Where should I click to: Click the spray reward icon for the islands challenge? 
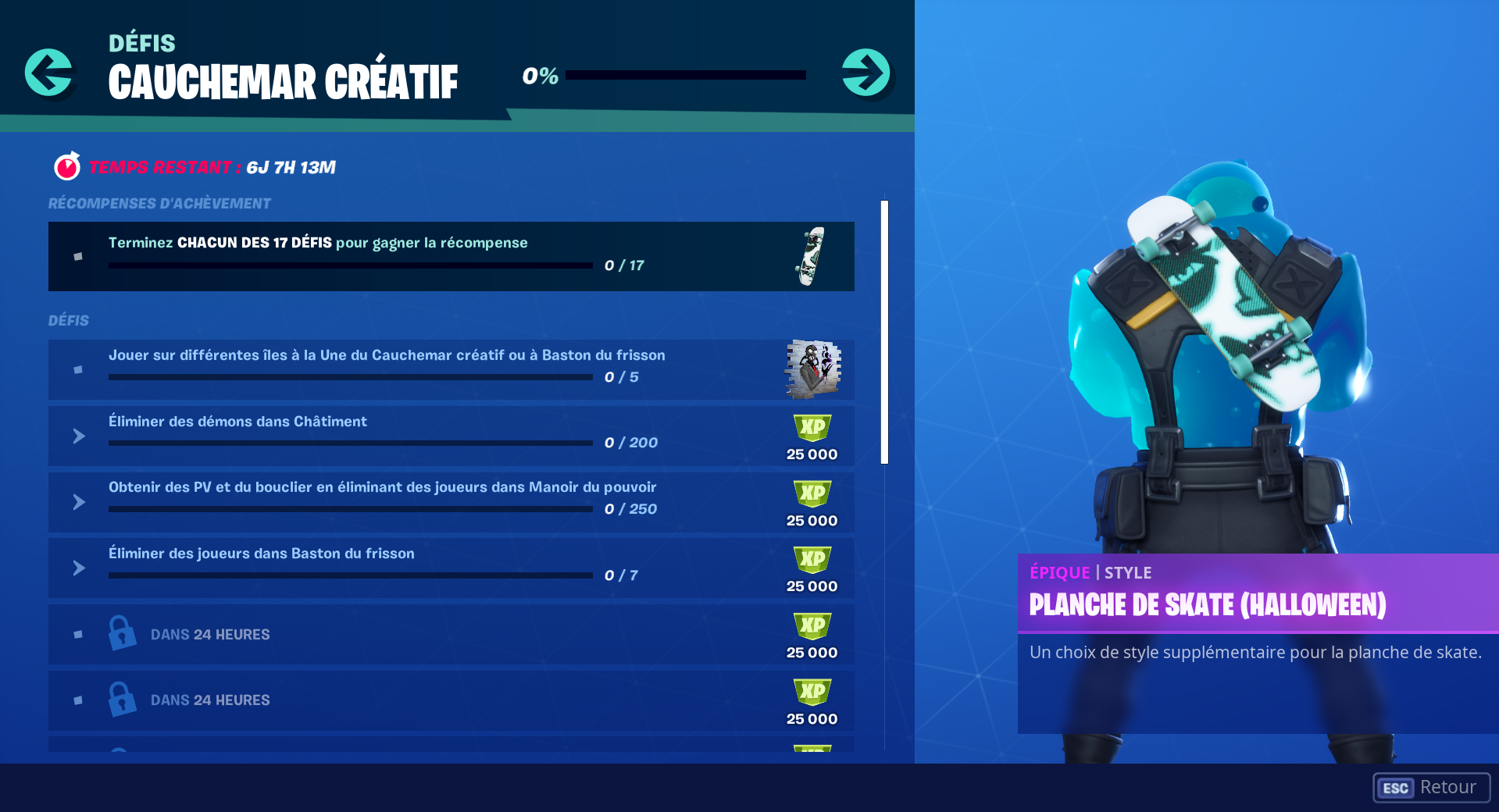(x=811, y=369)
